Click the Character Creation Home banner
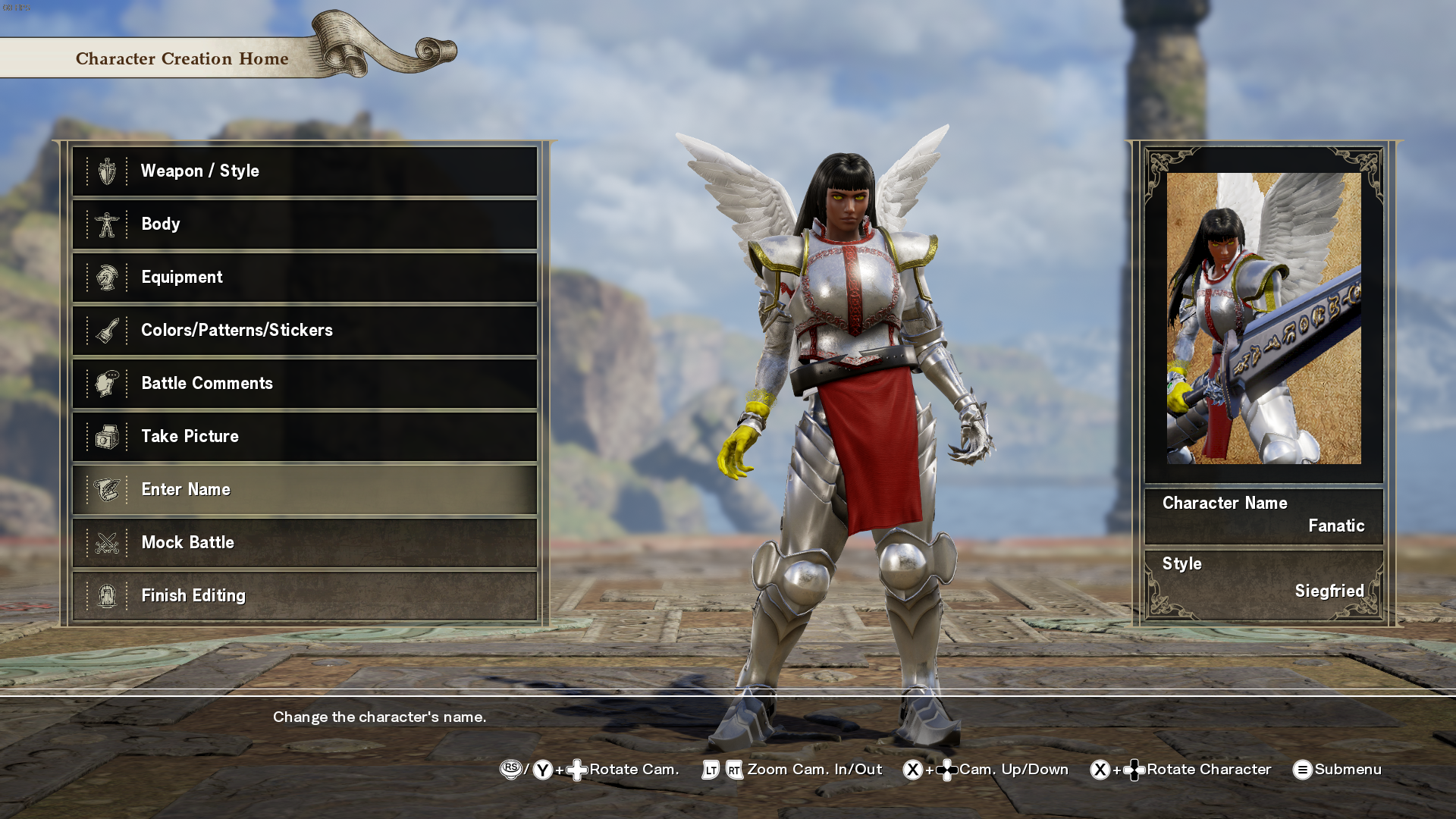The height and width of the screenshot is (819, 1456). click(182, 58)
